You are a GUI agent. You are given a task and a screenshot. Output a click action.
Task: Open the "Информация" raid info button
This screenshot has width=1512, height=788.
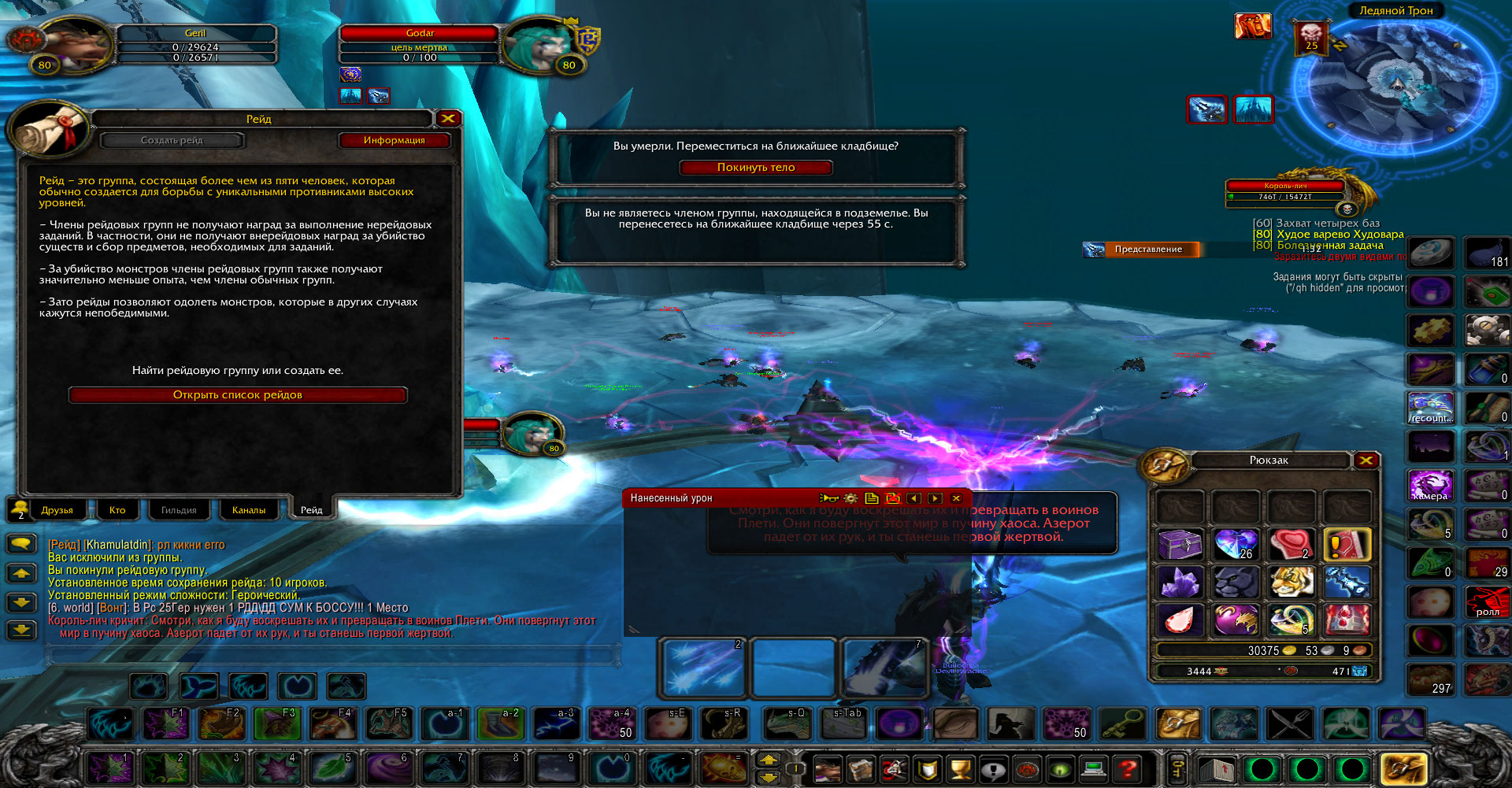(394, 140)
